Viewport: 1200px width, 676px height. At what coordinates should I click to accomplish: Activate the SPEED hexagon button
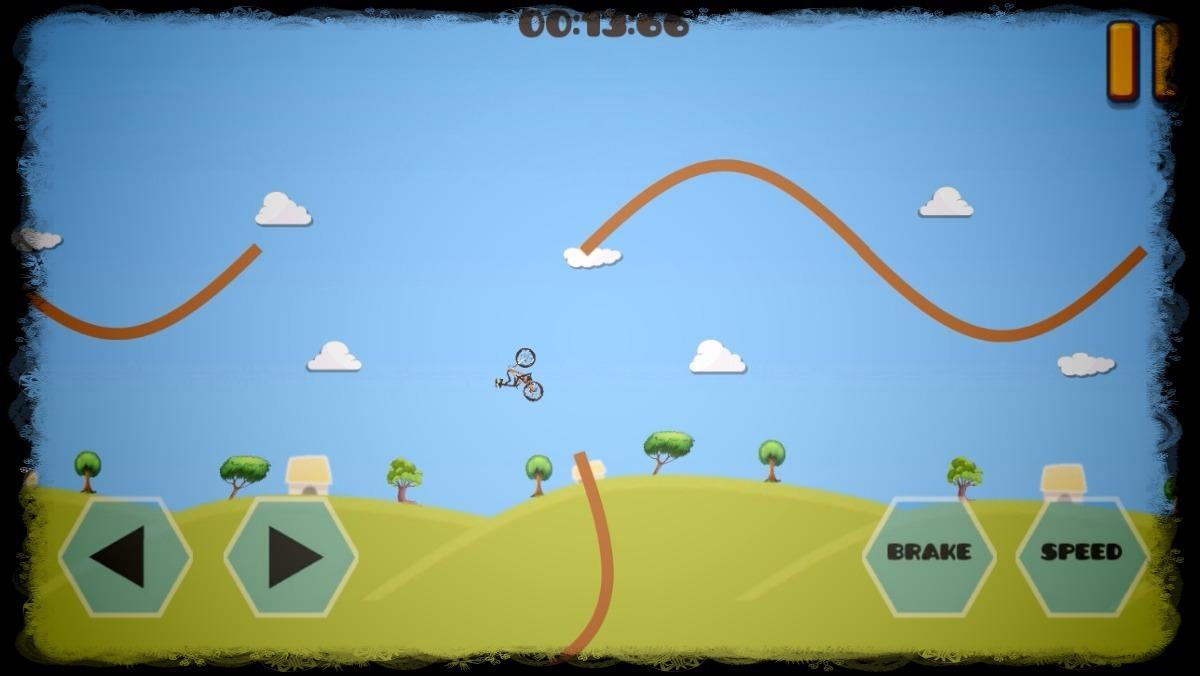pos(1082,553)
